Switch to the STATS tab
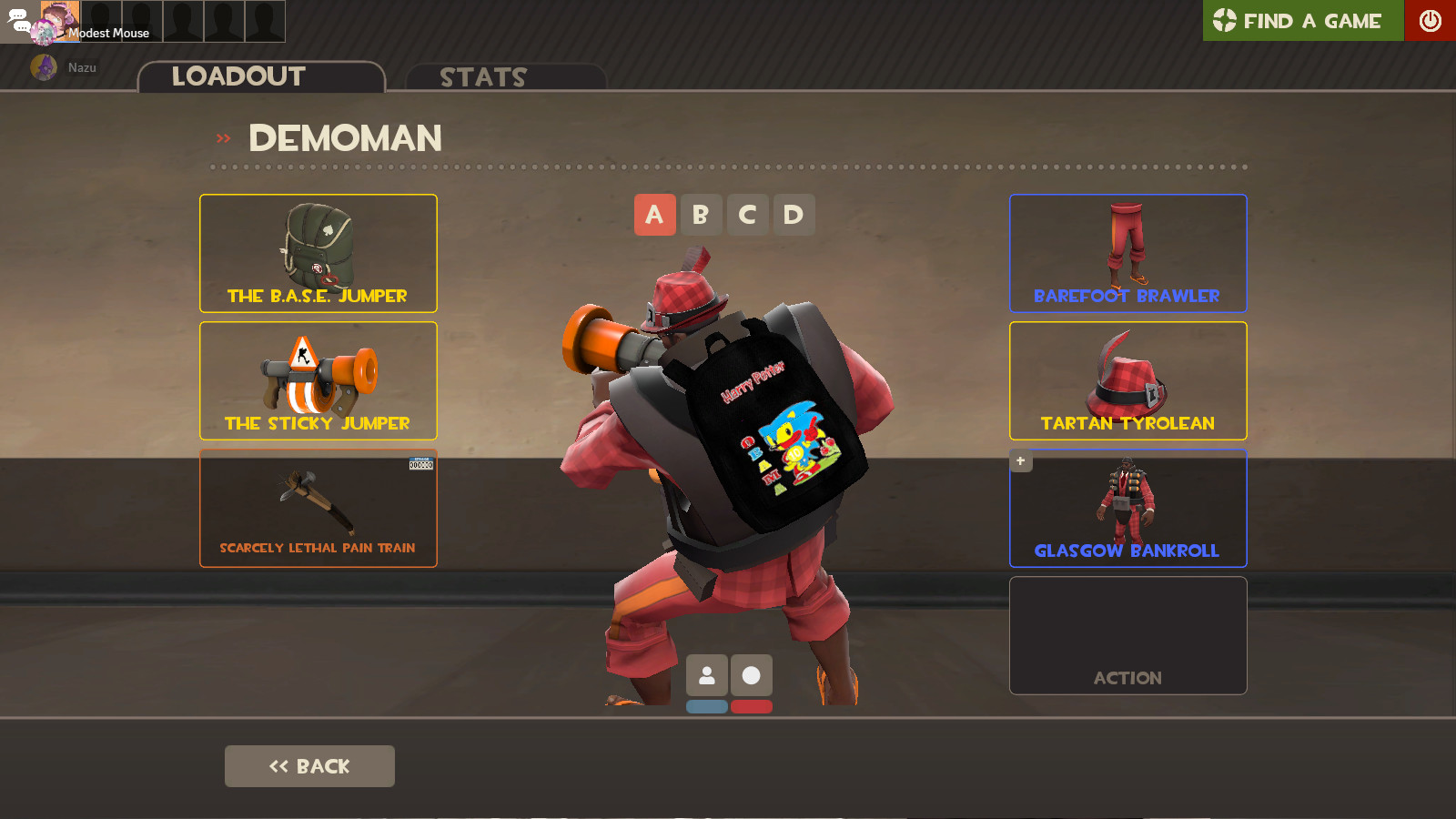The width and height of the screenshot is (1456, 819). tap(482, 77)
